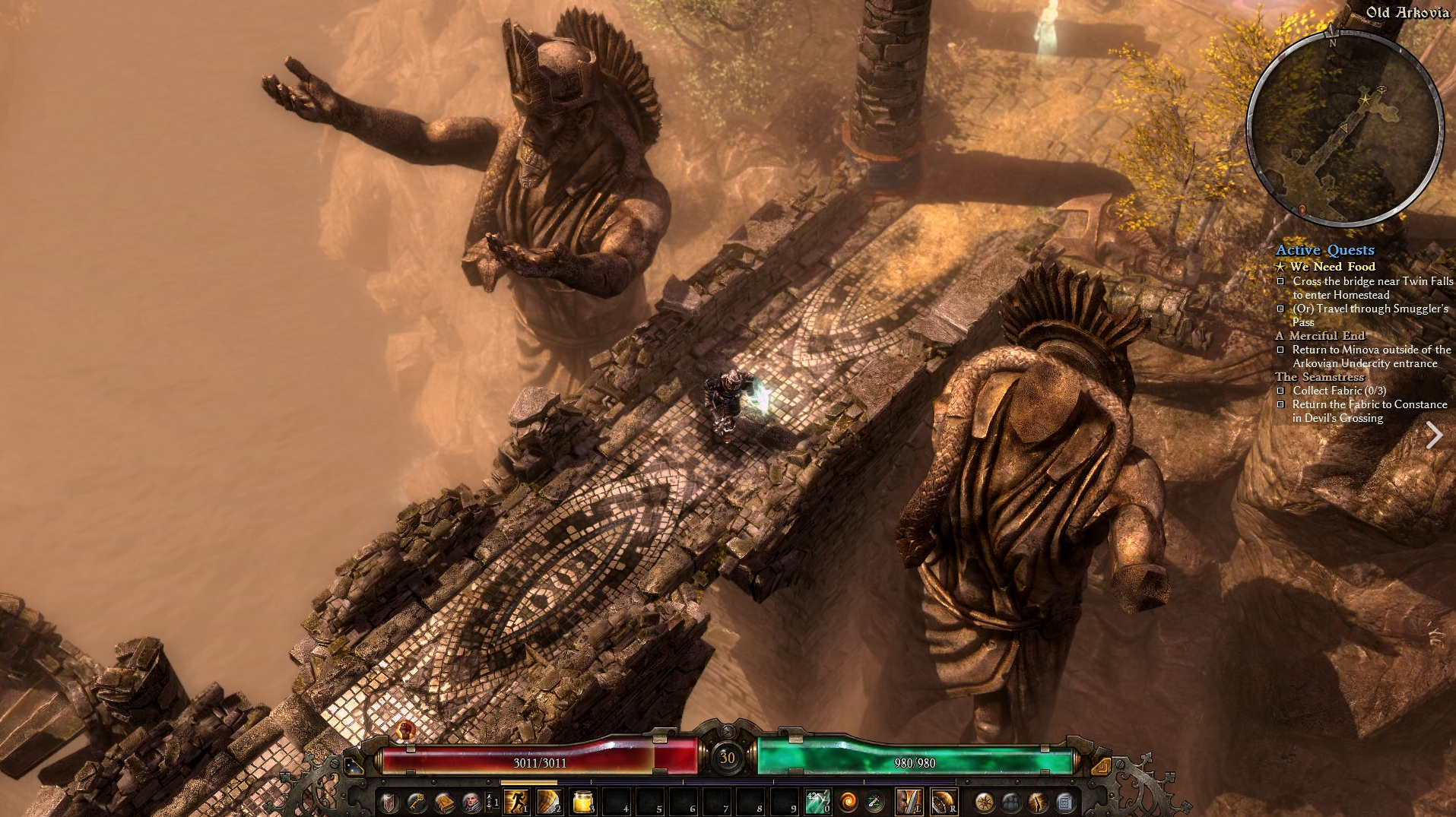Open the grey multiplayer group icon
1456x817 pixels.
1011,802
